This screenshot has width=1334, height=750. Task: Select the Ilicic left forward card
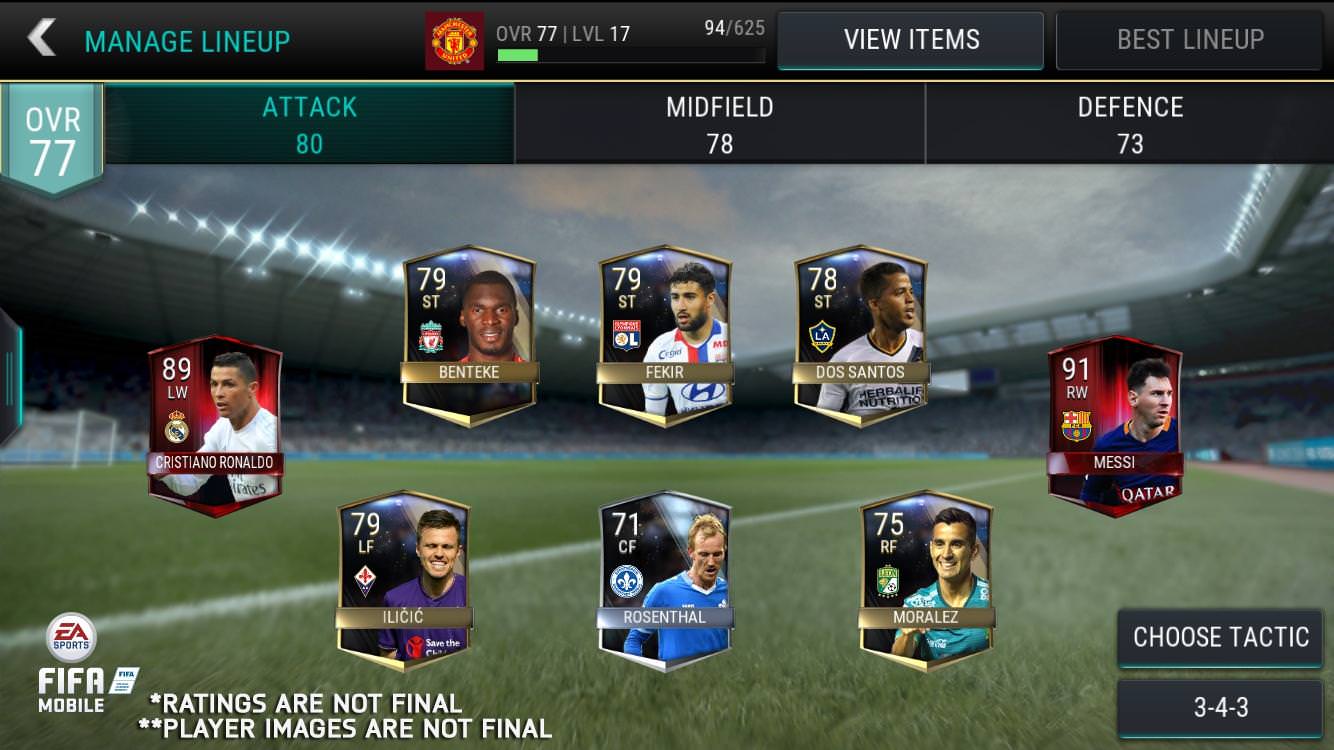[x=405, y=580]
